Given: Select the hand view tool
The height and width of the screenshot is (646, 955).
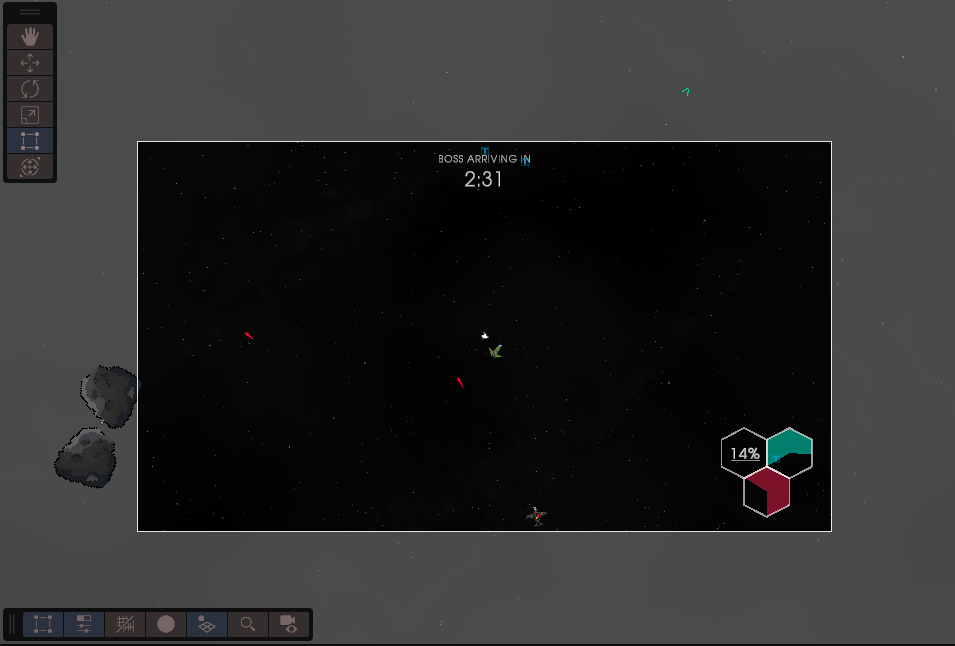Looking at the screenshot, I should click(30, 36).
